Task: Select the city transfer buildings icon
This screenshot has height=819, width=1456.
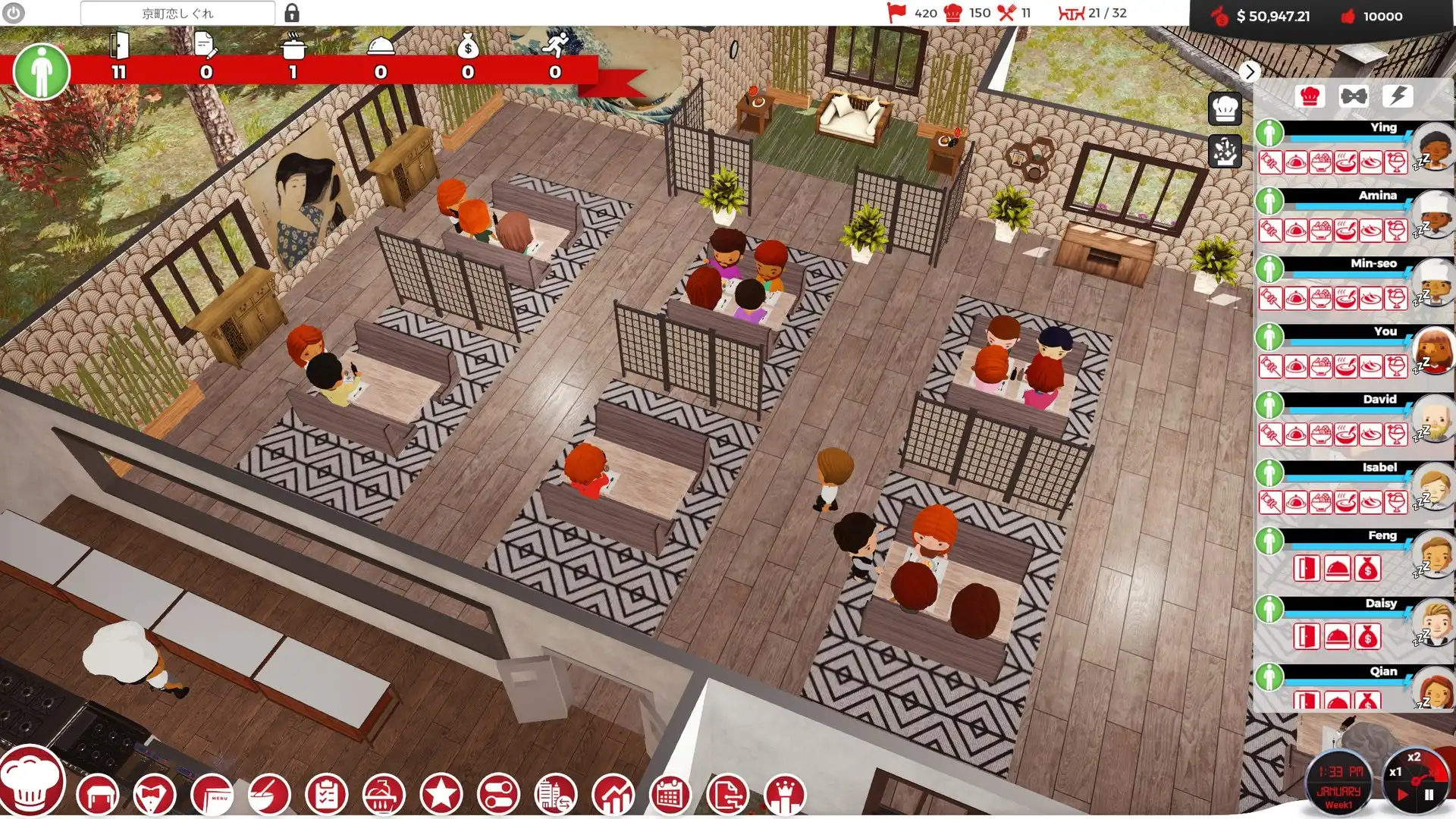Action: click(x=554, y=795)
